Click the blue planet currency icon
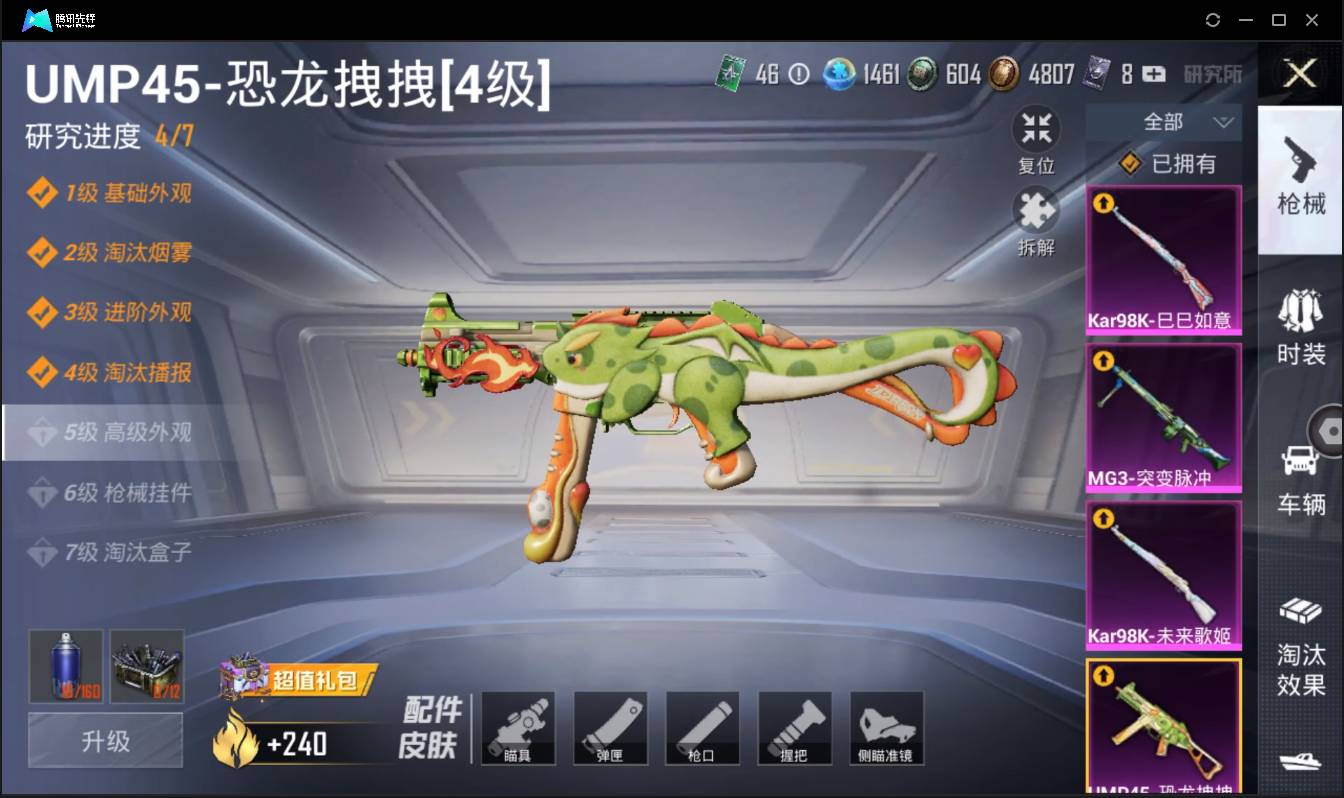 (x=837, y=74)
